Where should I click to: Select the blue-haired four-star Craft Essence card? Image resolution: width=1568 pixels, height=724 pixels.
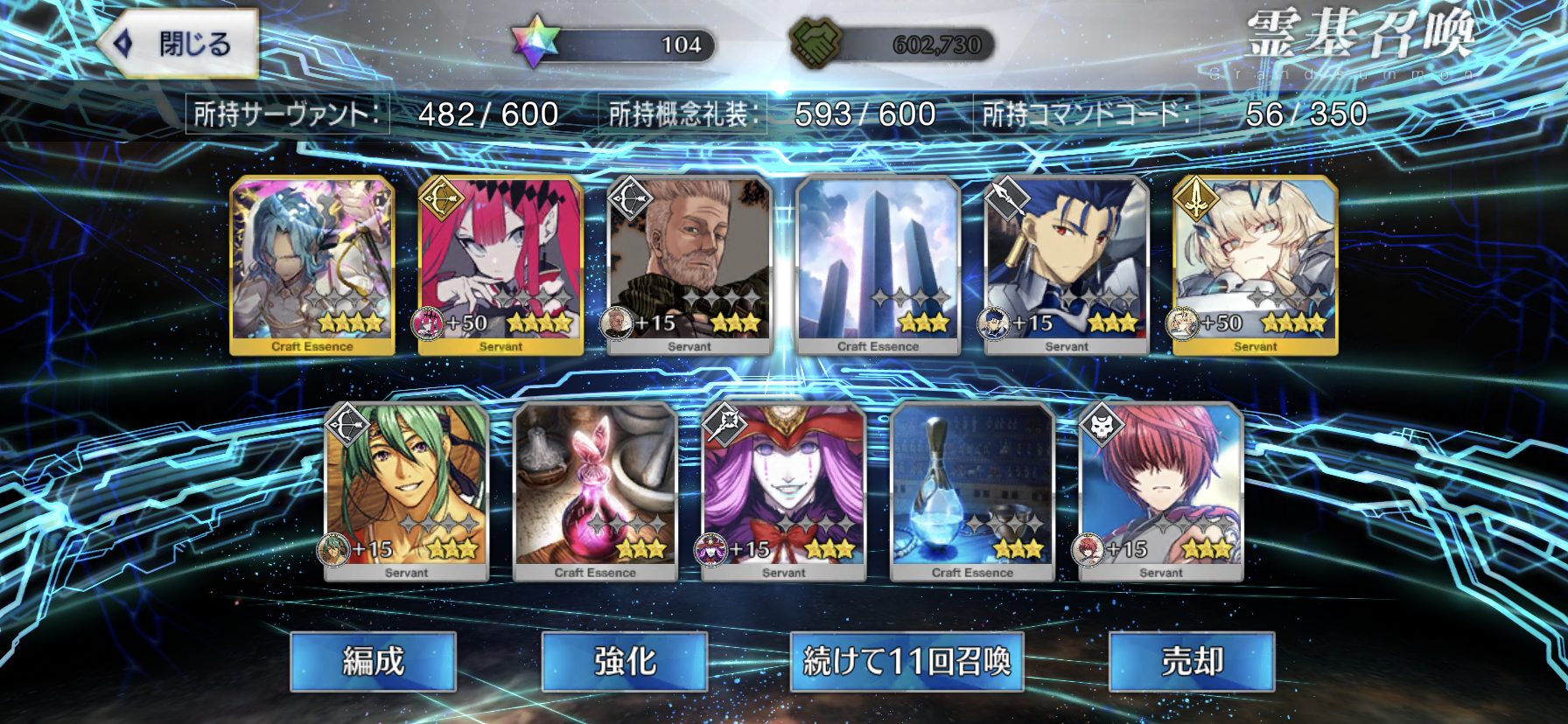[312, 265]
